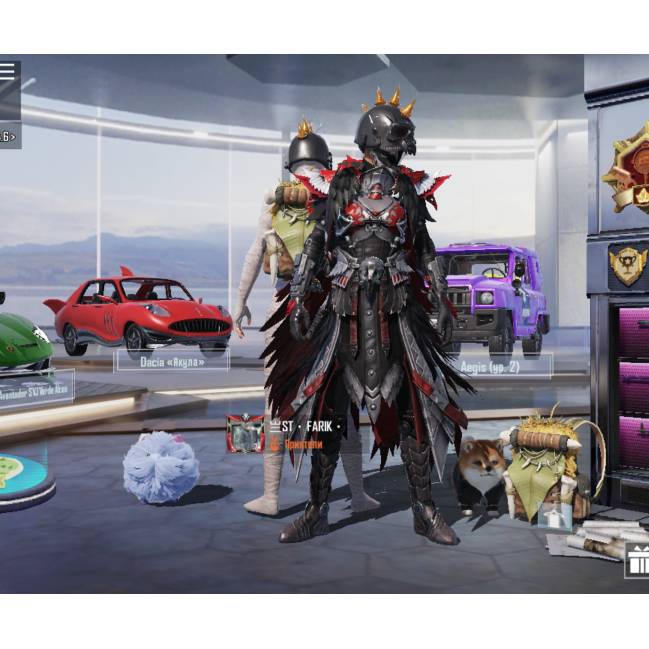This screenshot has height=649, width=649.
Task: Open the gift box icon
Action: coord(637,562)
